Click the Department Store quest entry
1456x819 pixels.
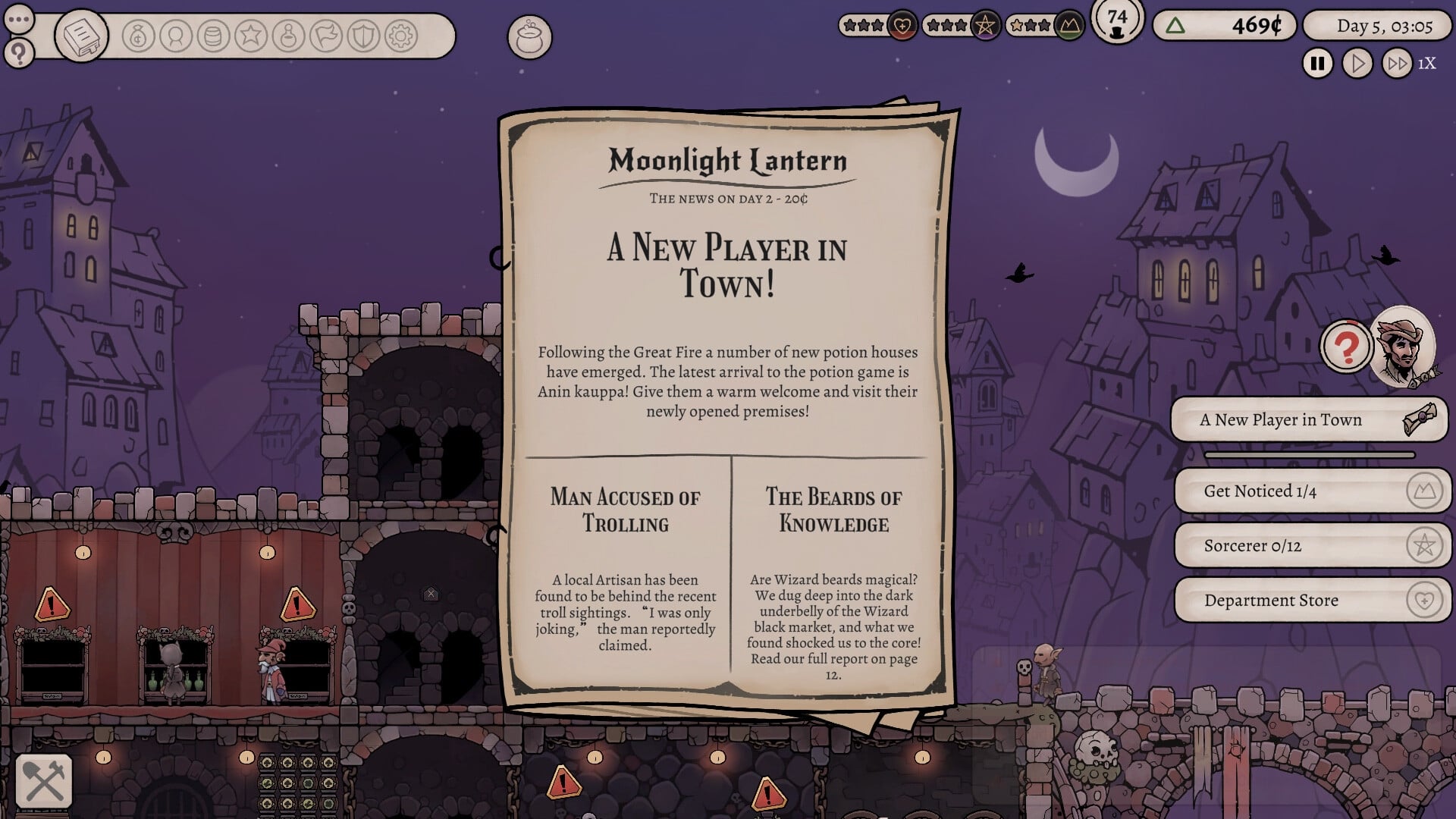(x=1311, y=600)
